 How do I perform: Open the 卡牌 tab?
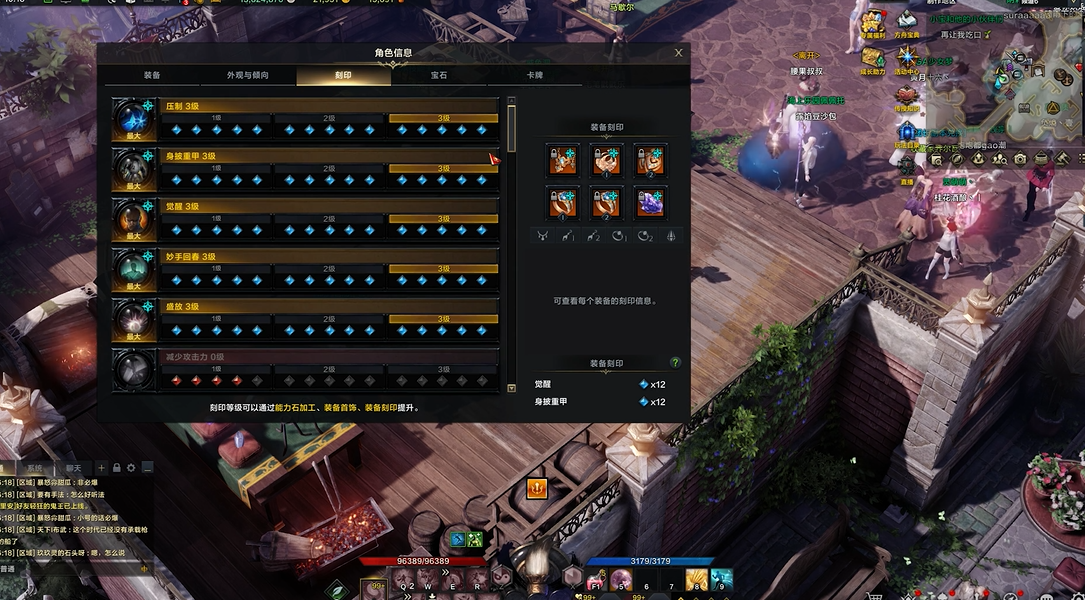[x=535, y=76]
